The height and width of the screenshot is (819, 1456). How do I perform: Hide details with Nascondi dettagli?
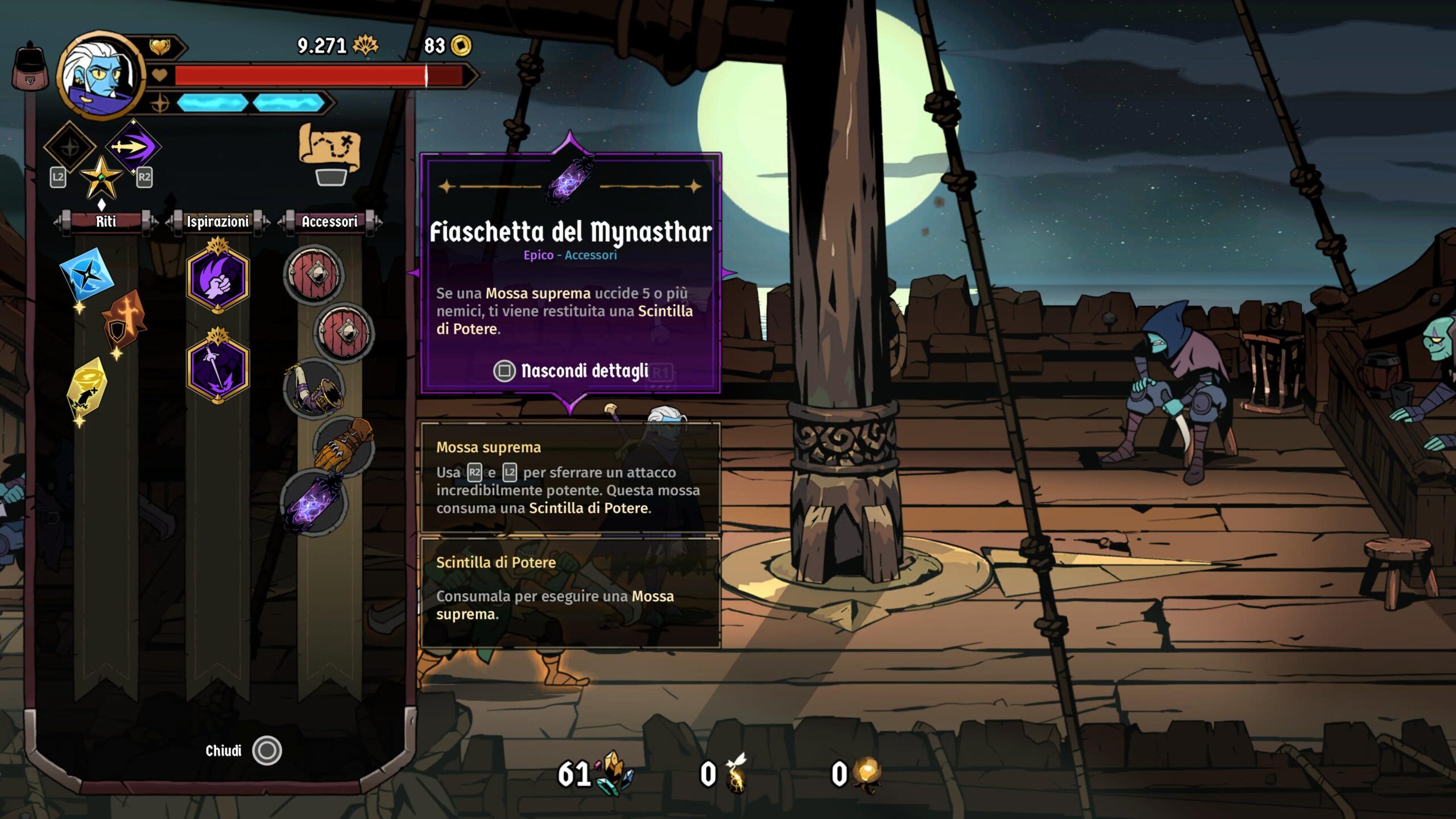coord(570,371)
